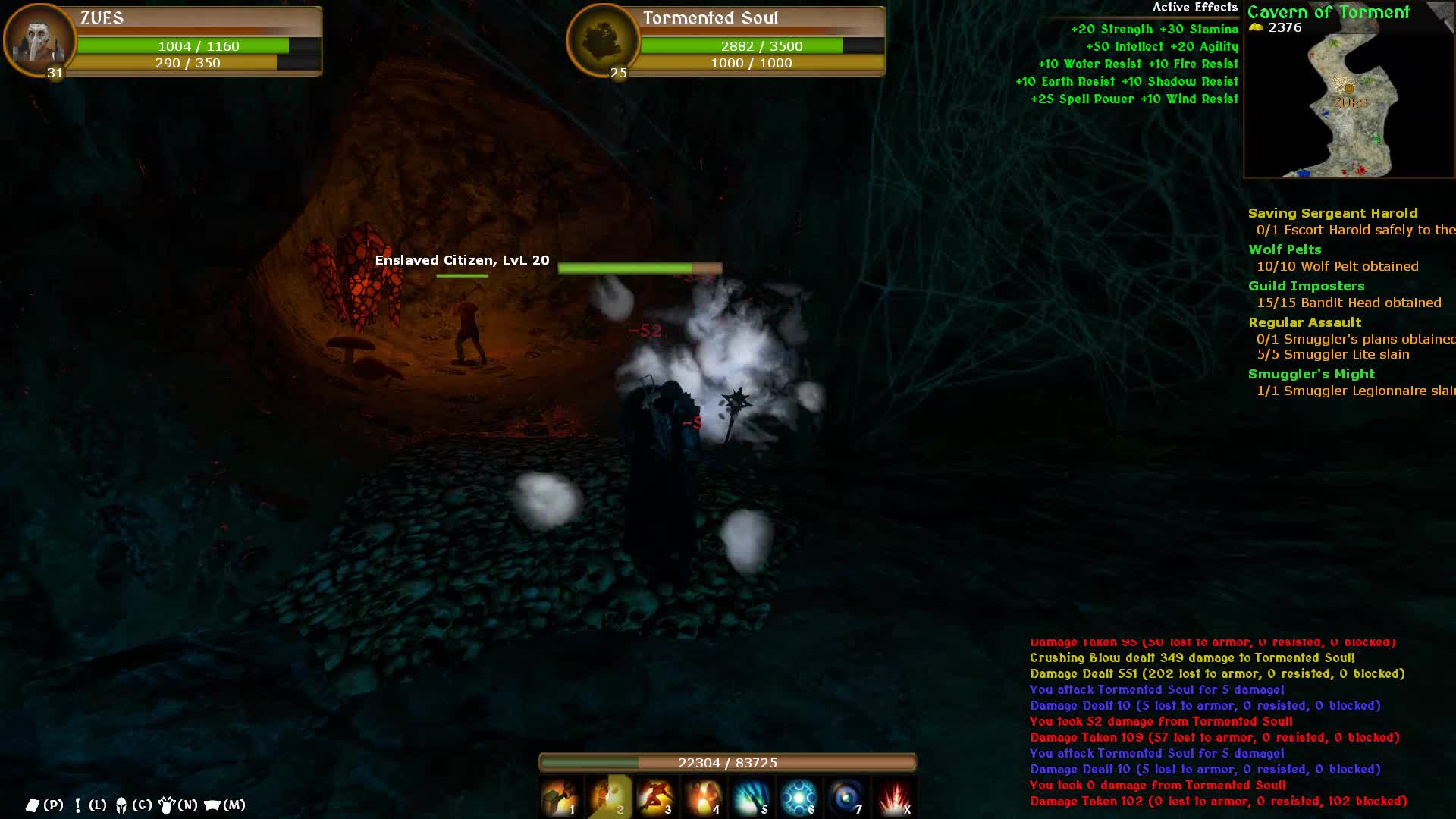Use the blue orb ability in slot 7
The width and height of the screenshot is (1456, 819).
846,797
